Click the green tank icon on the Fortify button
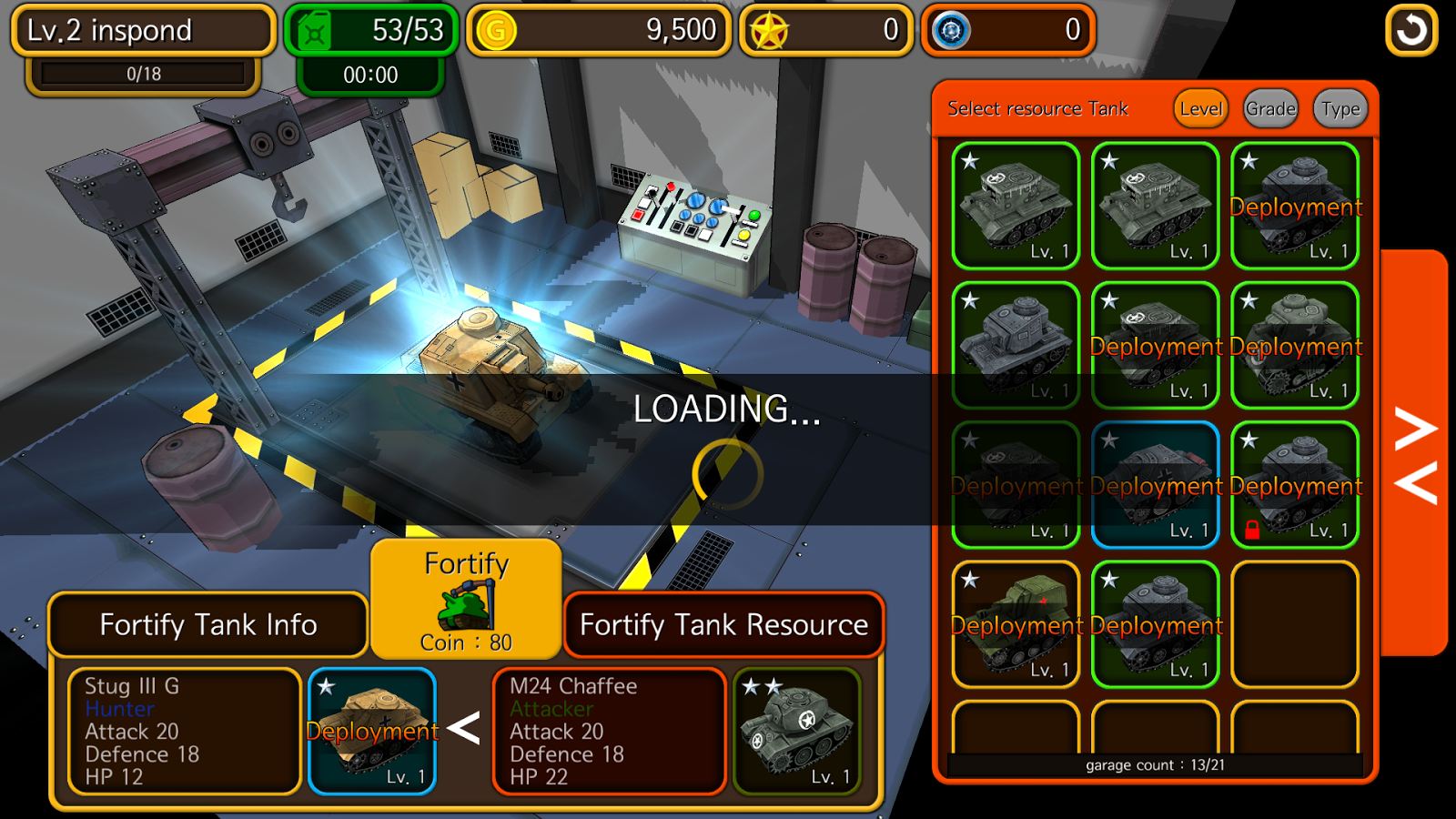Viewport: 1456px width, 819px height. click(x=467, y=608)
